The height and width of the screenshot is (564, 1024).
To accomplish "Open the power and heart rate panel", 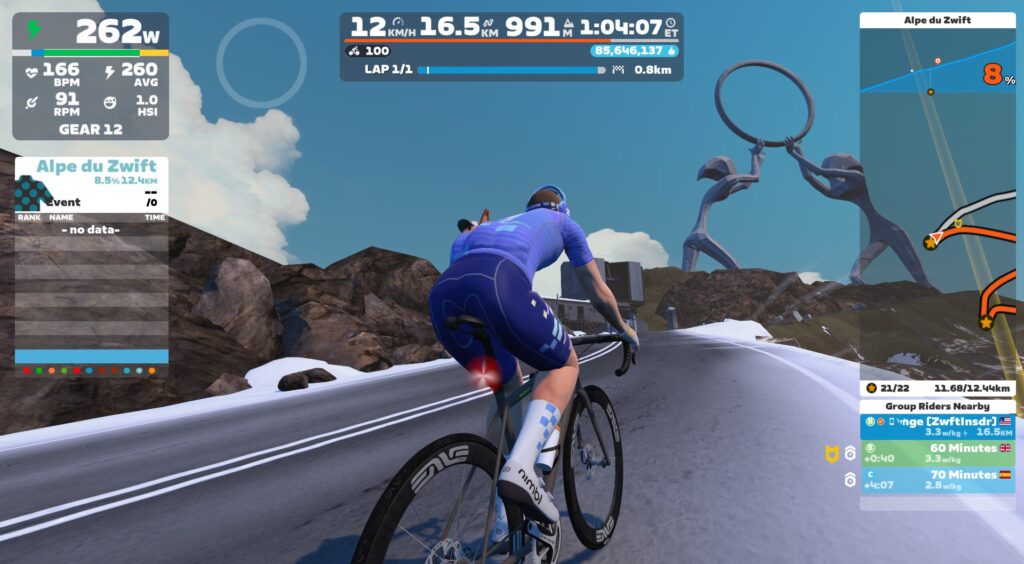I will tap(90, 76).
